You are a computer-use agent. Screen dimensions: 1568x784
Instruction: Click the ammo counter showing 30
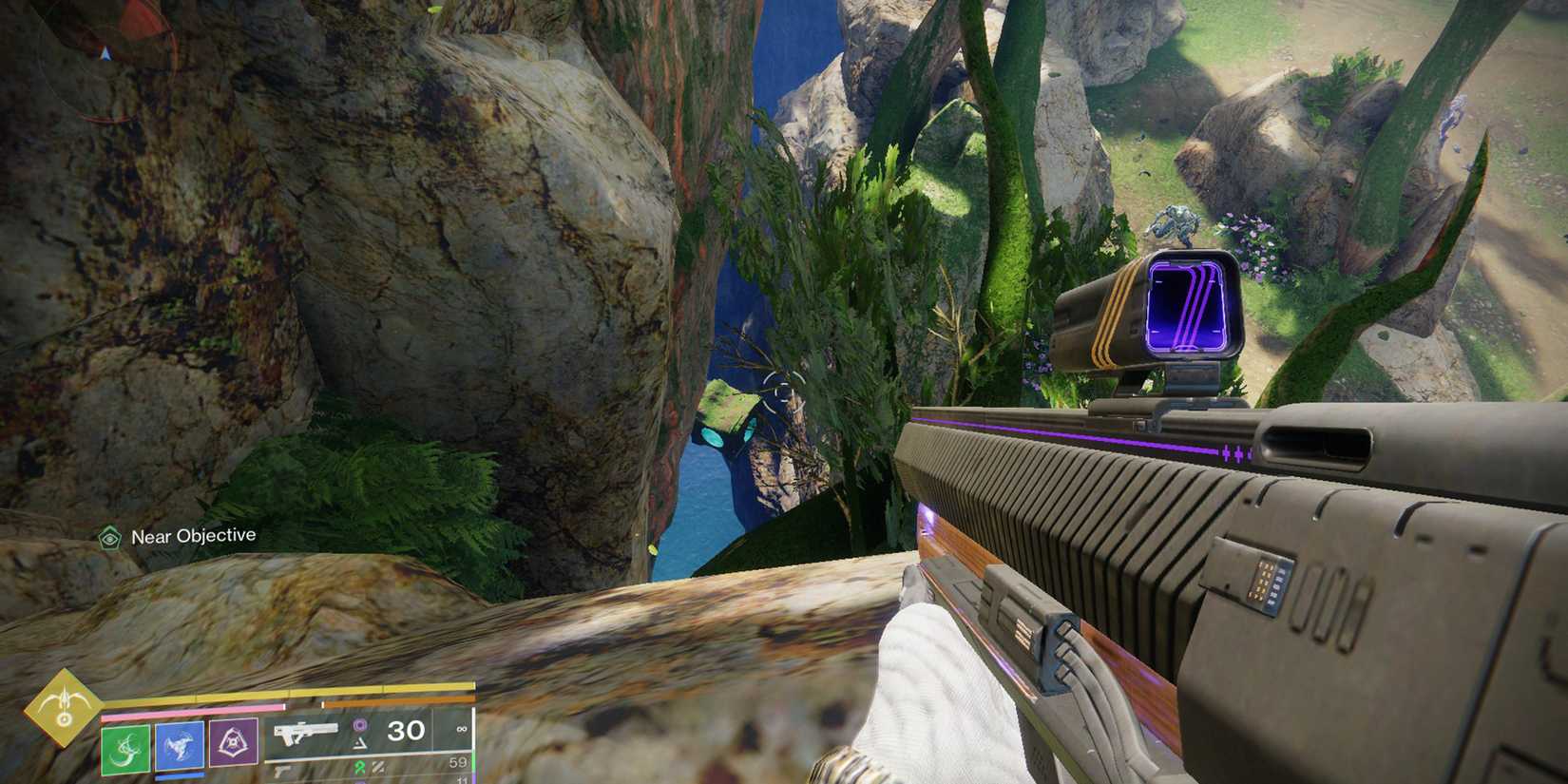pos(407,729)
